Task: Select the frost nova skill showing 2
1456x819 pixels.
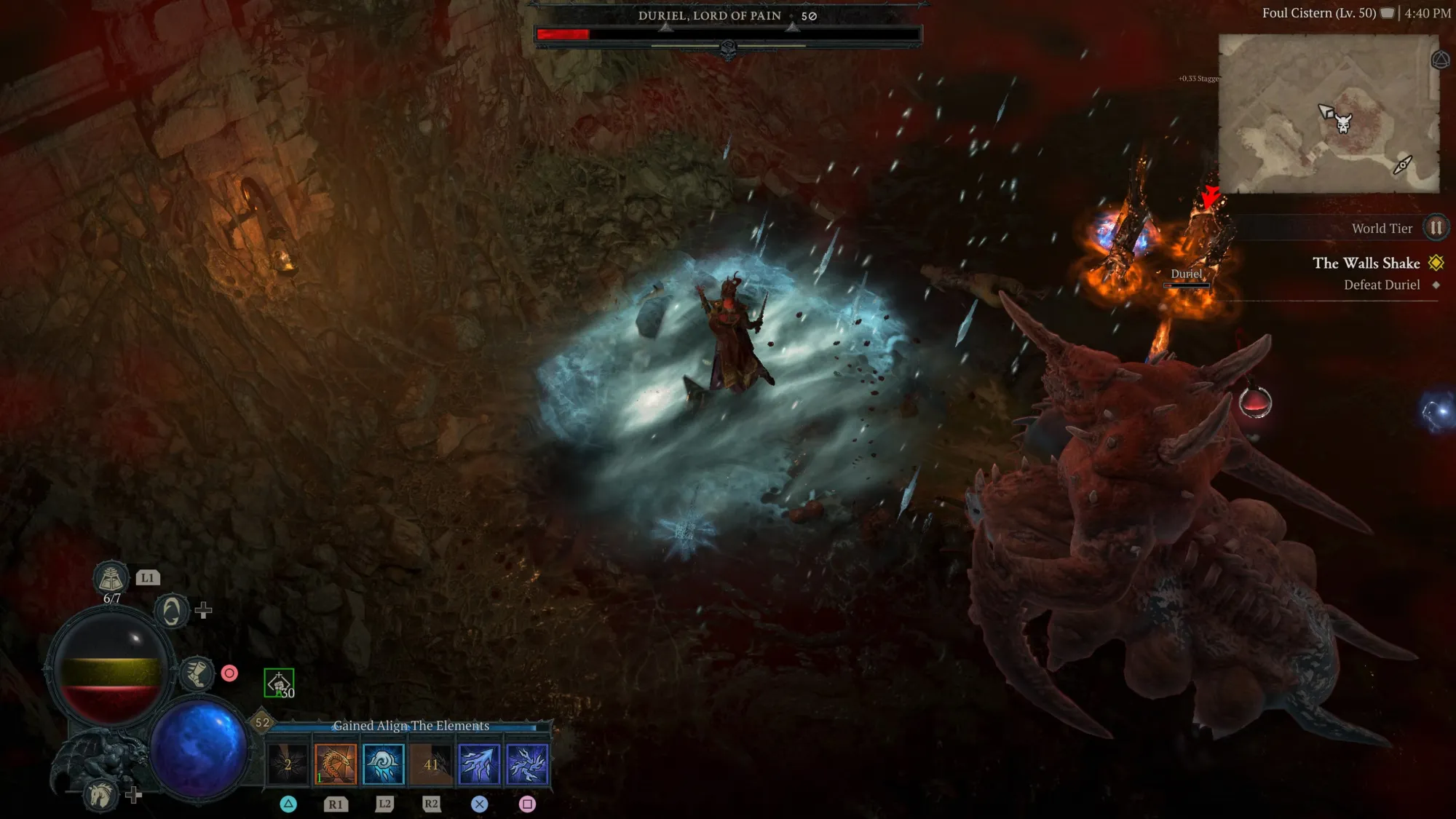Action: tap(288, 764)
